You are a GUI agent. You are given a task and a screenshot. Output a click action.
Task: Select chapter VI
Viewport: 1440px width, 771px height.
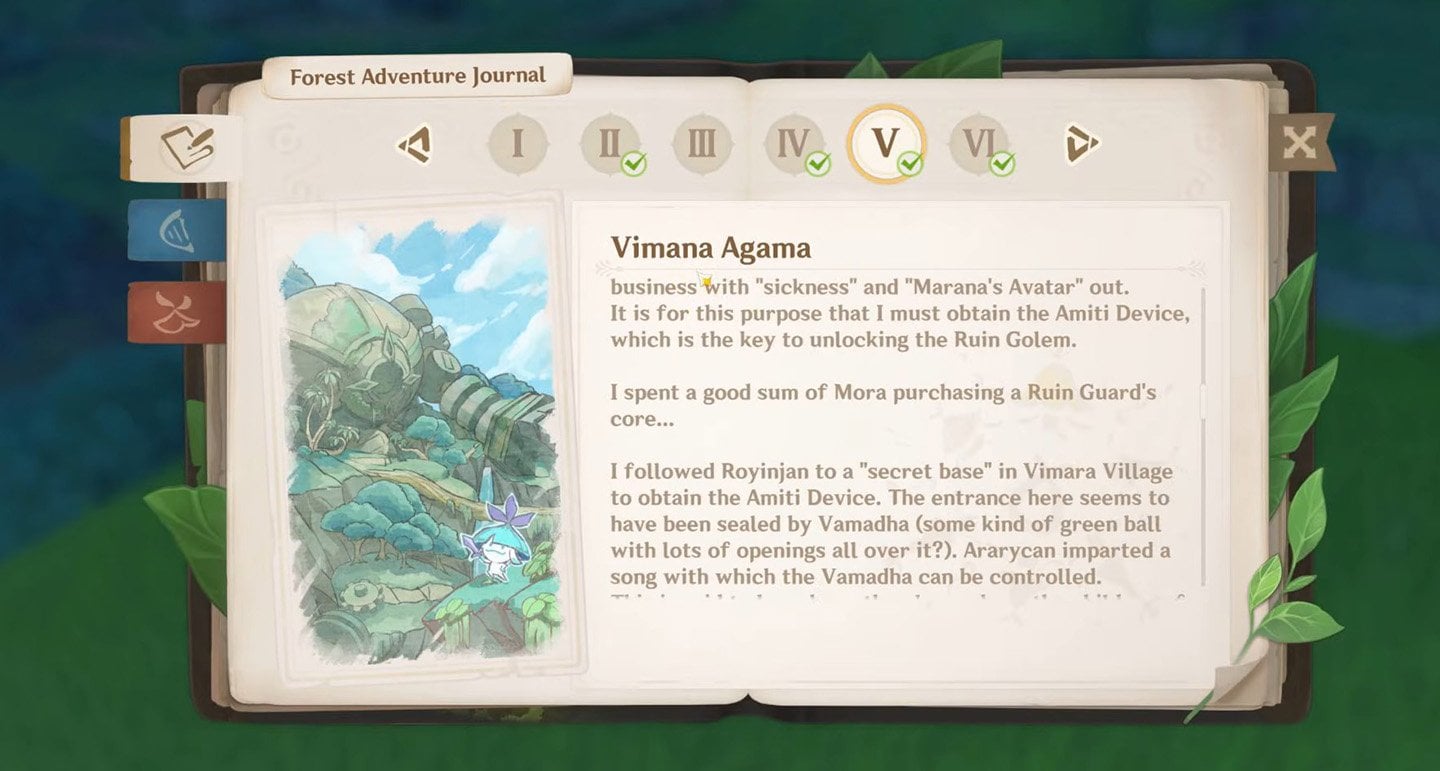tap(978, 144)
